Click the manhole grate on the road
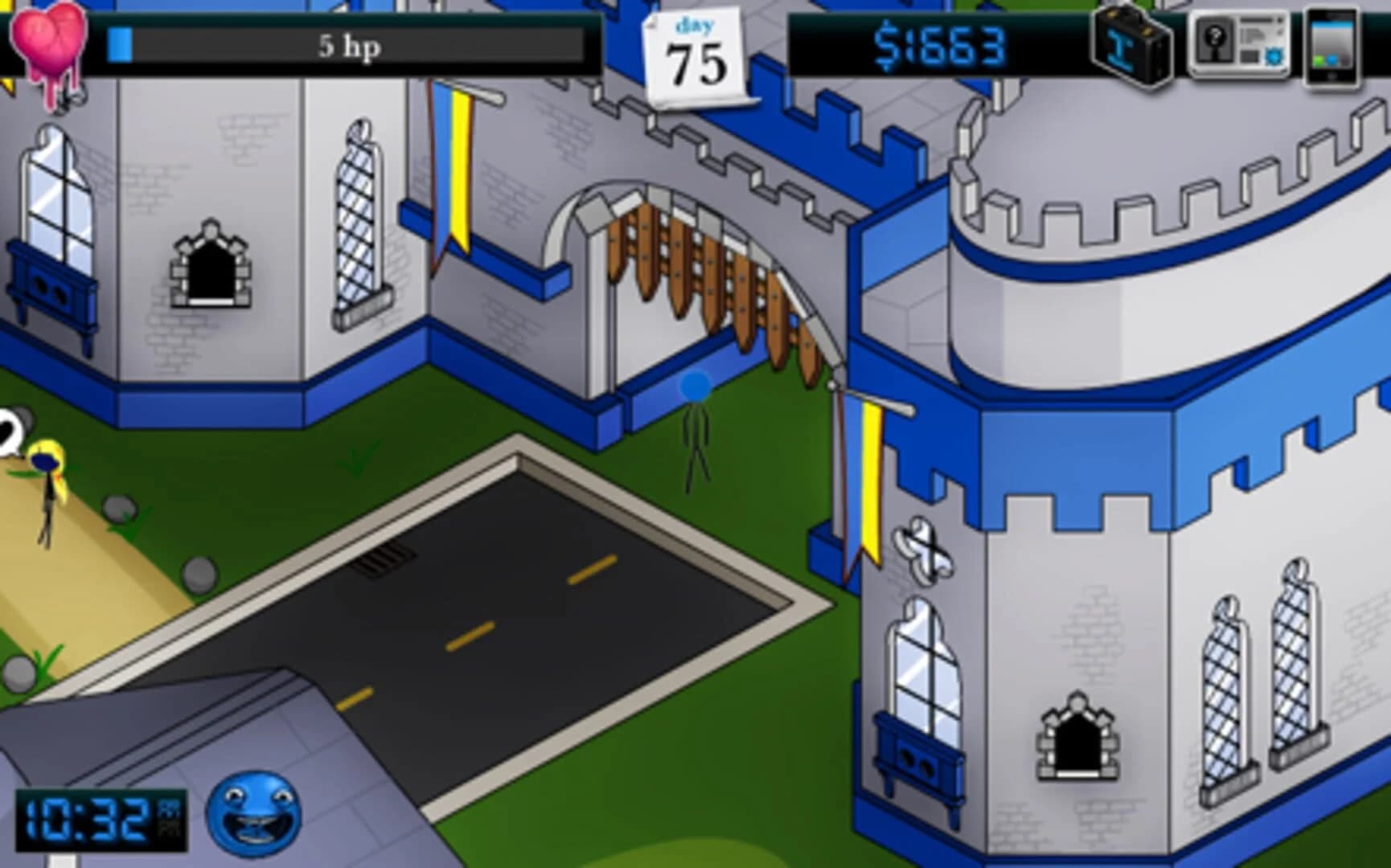Screen dimensions: 1391x868 (384, 556)
